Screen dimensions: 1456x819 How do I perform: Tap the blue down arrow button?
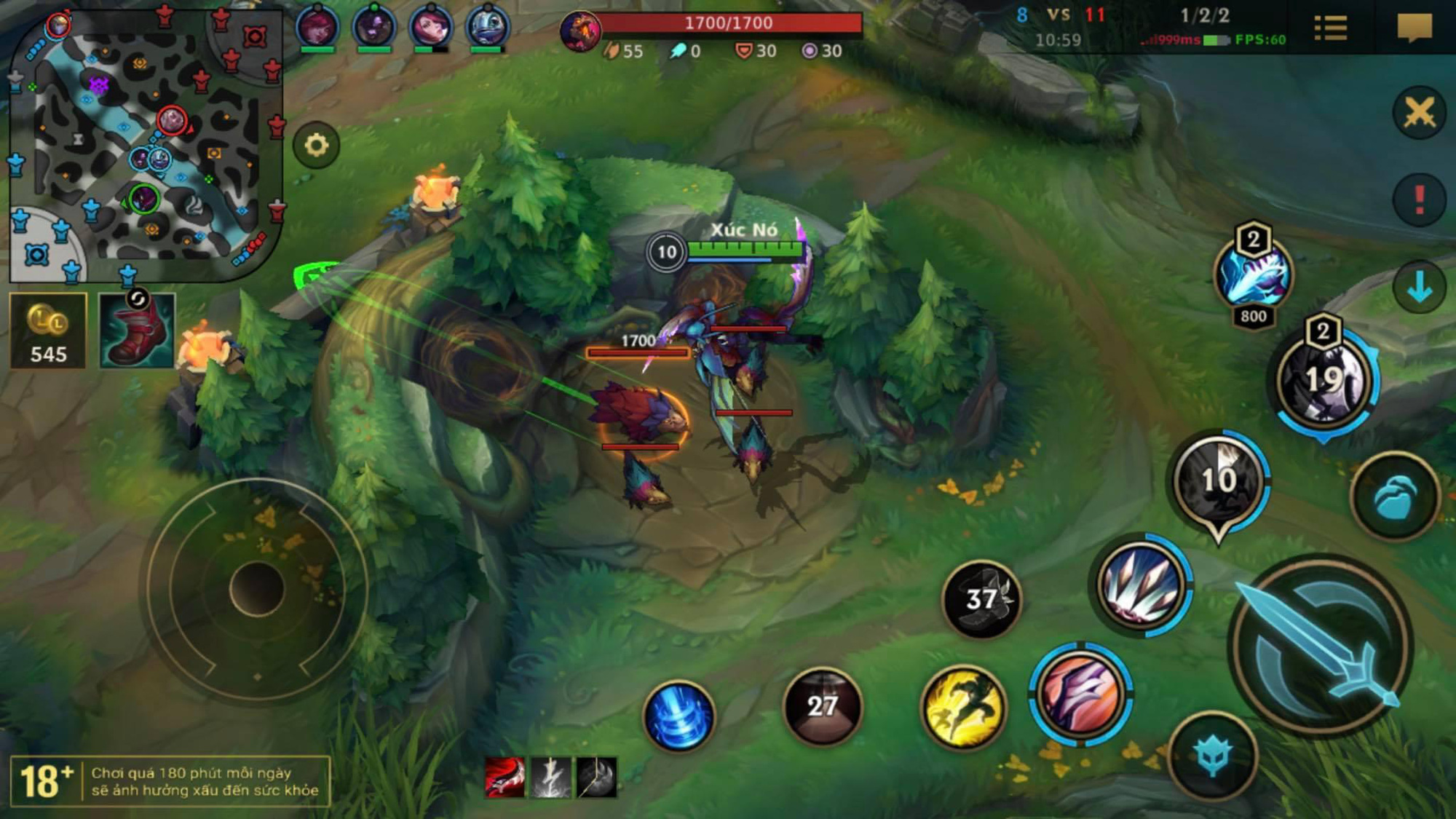click(x=1419, y=288)
